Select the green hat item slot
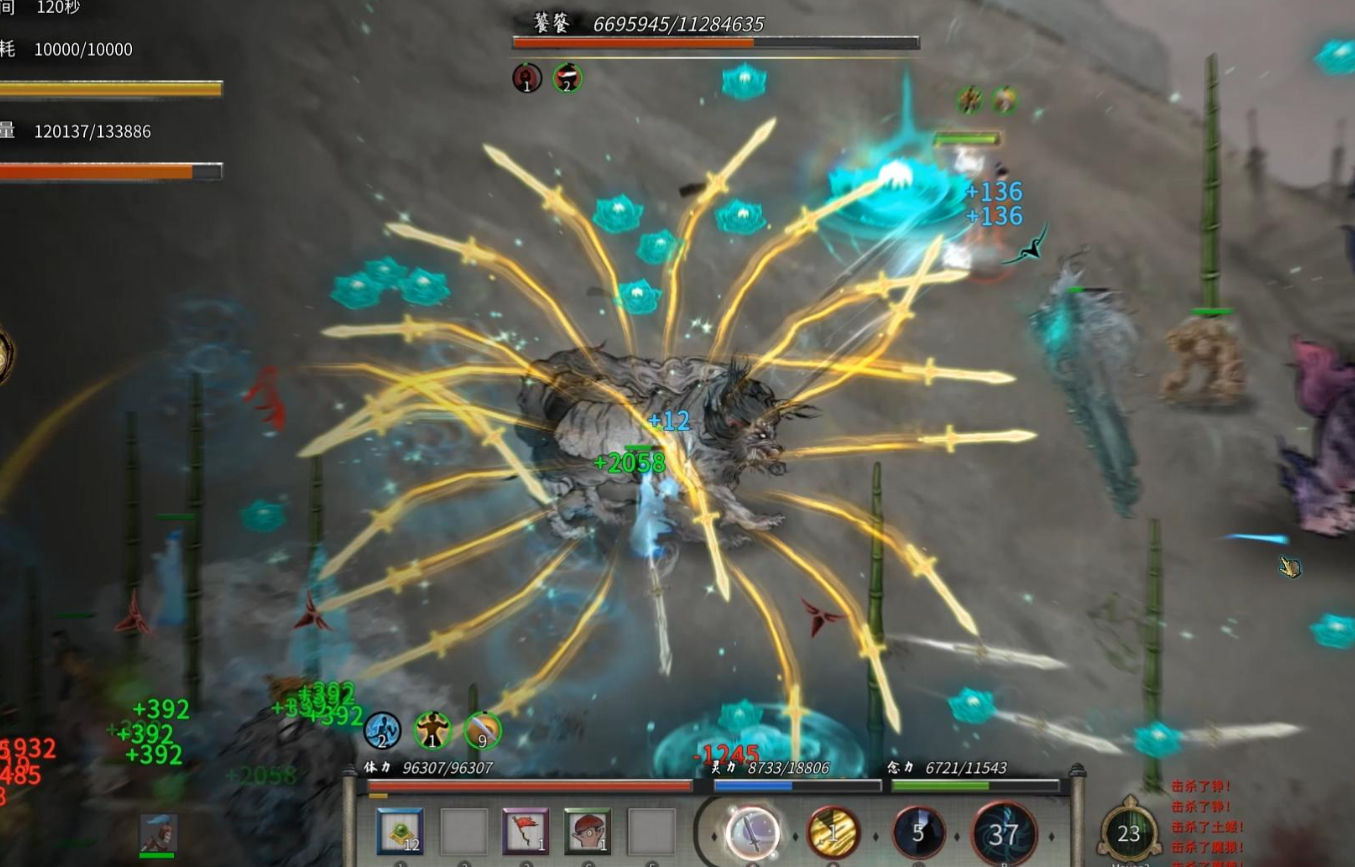 pos(400,831)
